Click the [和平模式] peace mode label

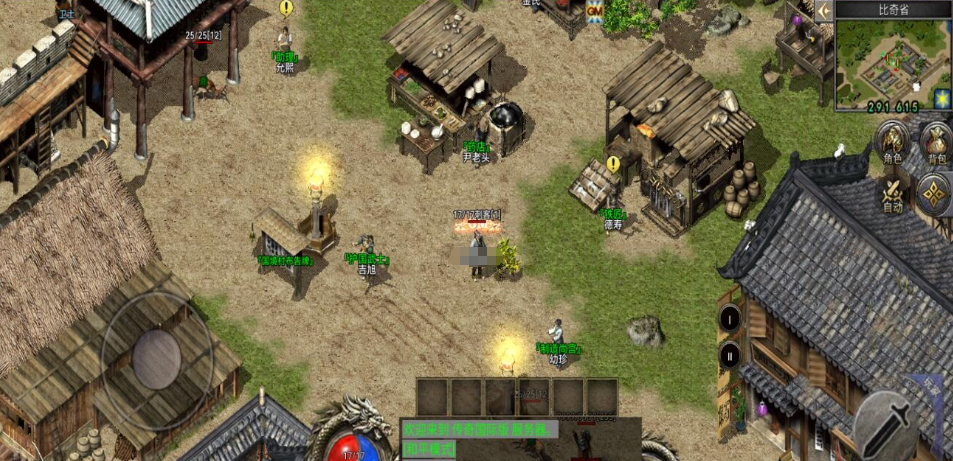click(428, 449)
